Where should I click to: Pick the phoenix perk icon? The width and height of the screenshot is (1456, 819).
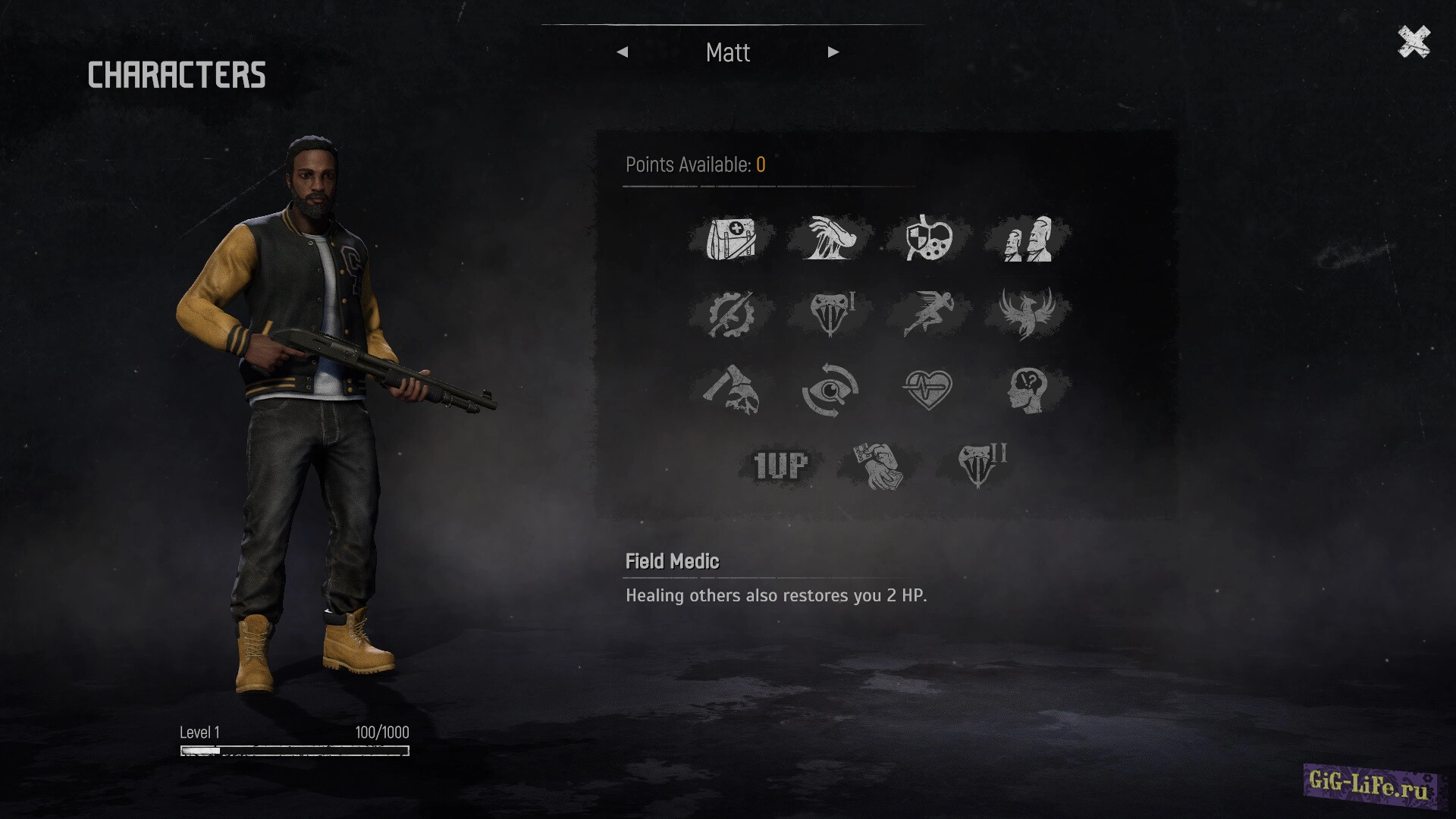click(1028, 314)
